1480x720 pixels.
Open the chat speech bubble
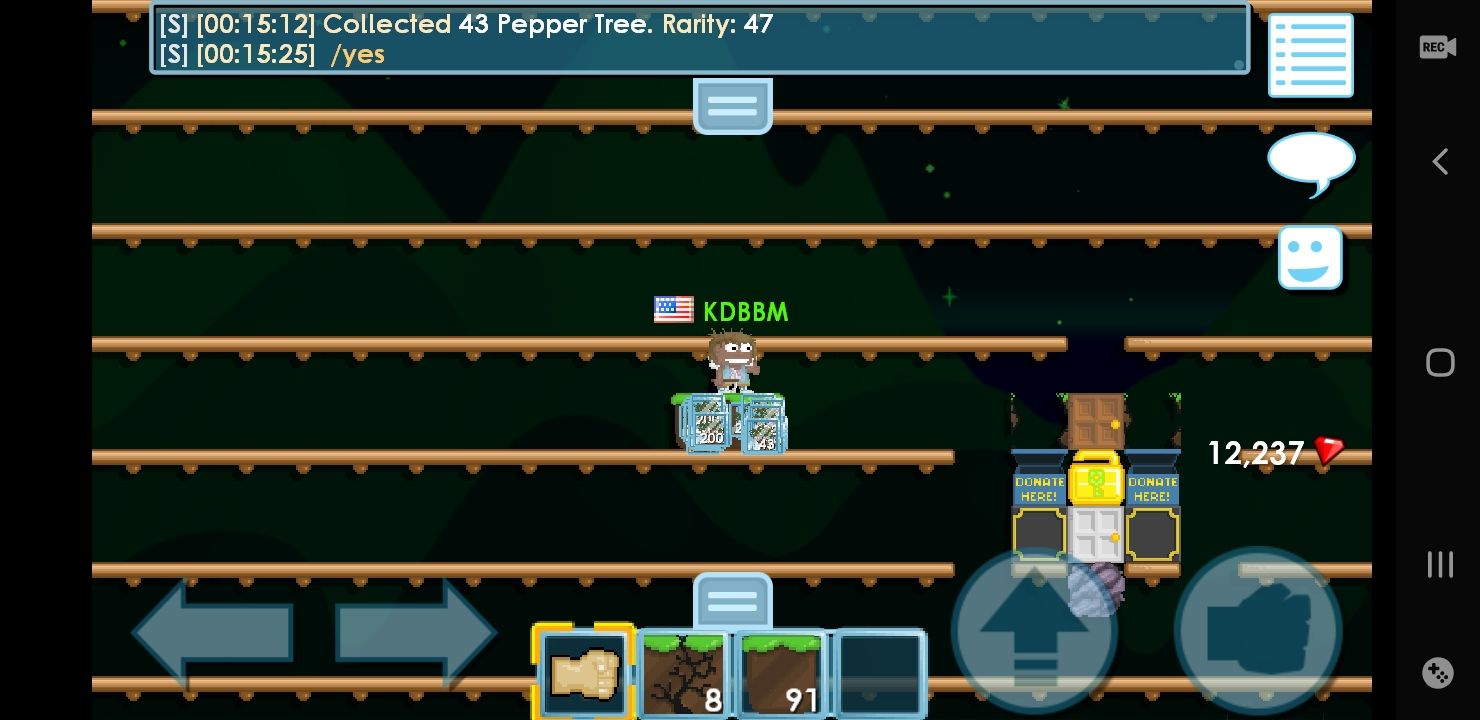tap(1311, 160)
